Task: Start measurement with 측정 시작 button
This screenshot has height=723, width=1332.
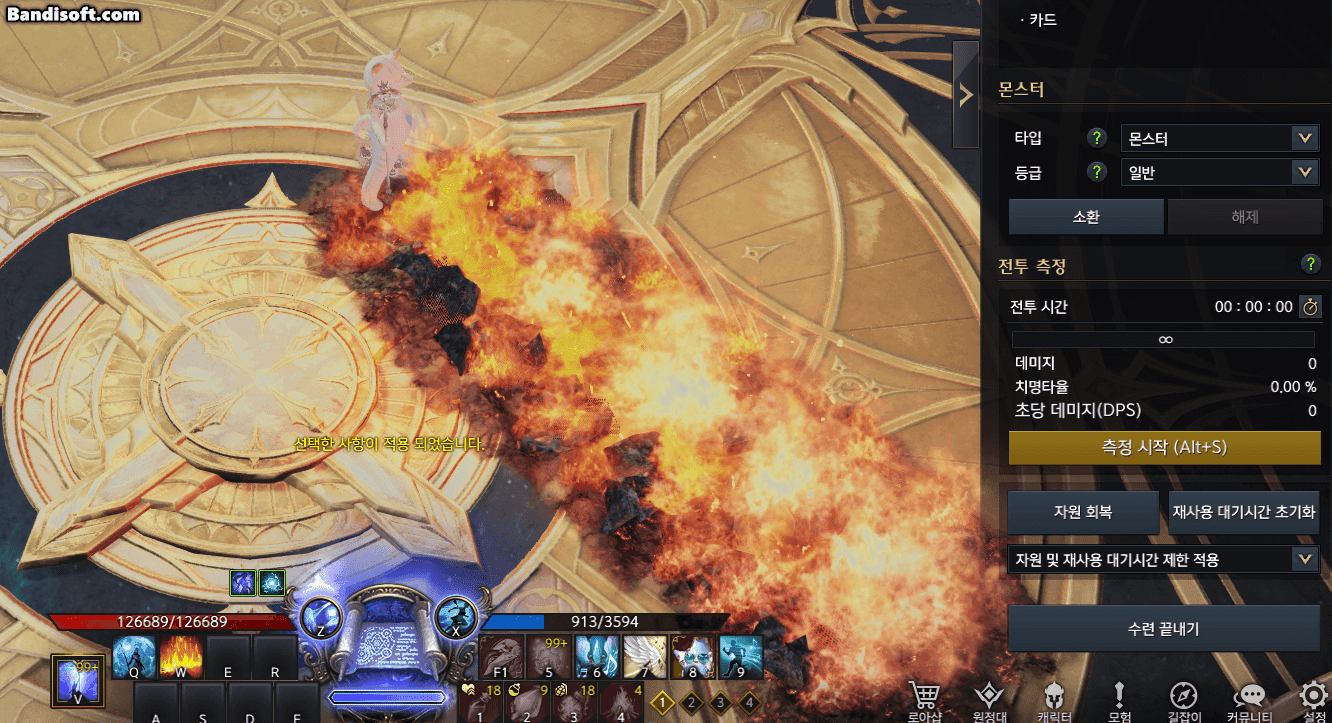Action: point(1164,448)
